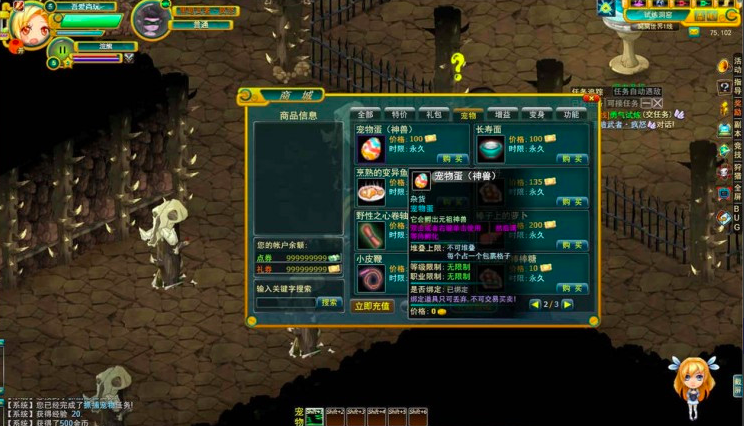Switch to the 增益 buffs tab

coord(502,115)
